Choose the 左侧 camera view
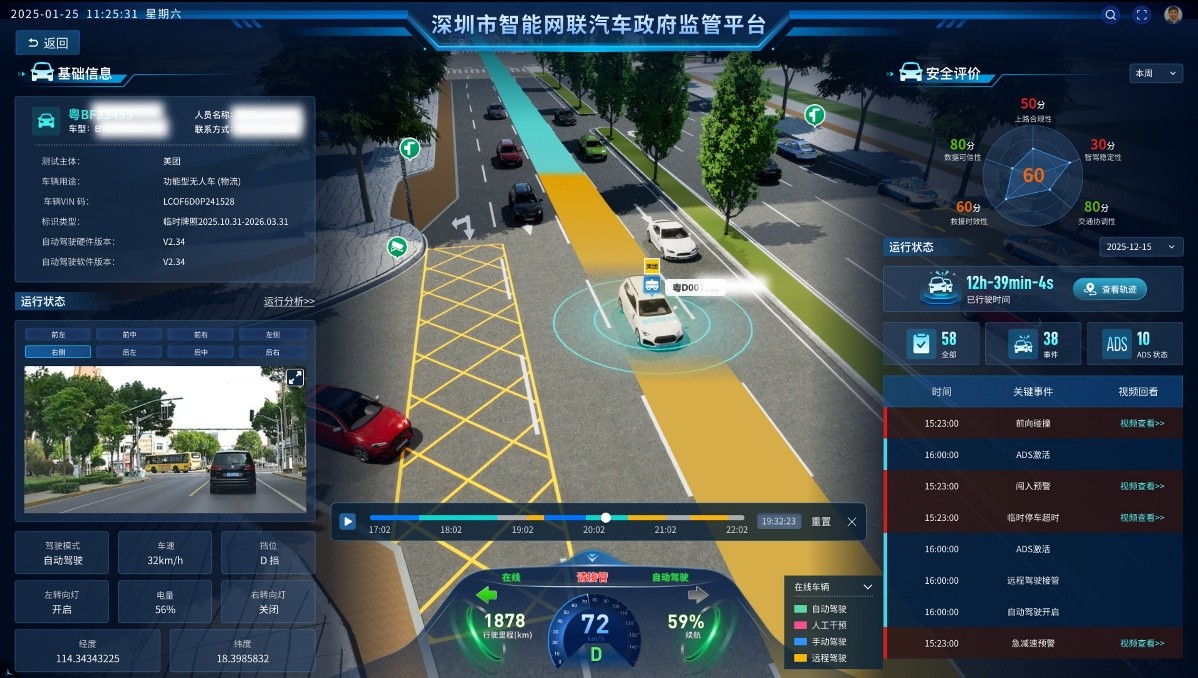Viewport: 1198px width, 678px height. [272, 335]
